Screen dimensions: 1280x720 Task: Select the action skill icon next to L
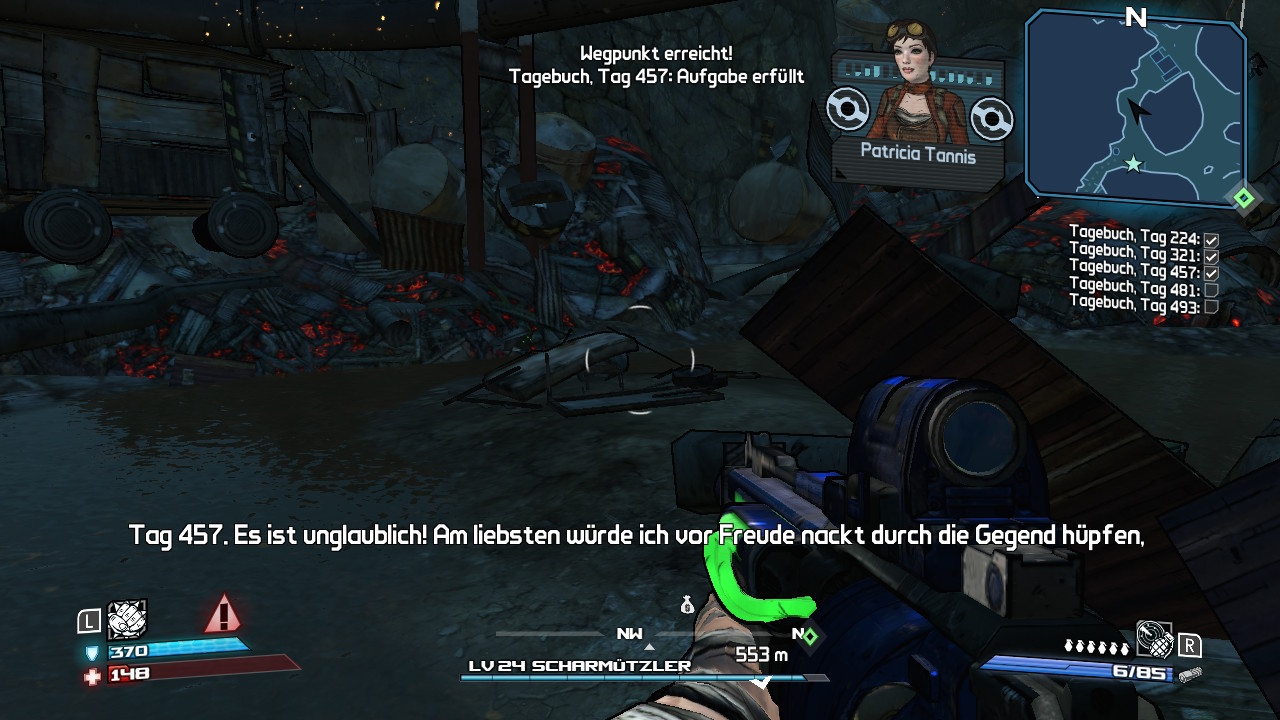coord(126,620)
